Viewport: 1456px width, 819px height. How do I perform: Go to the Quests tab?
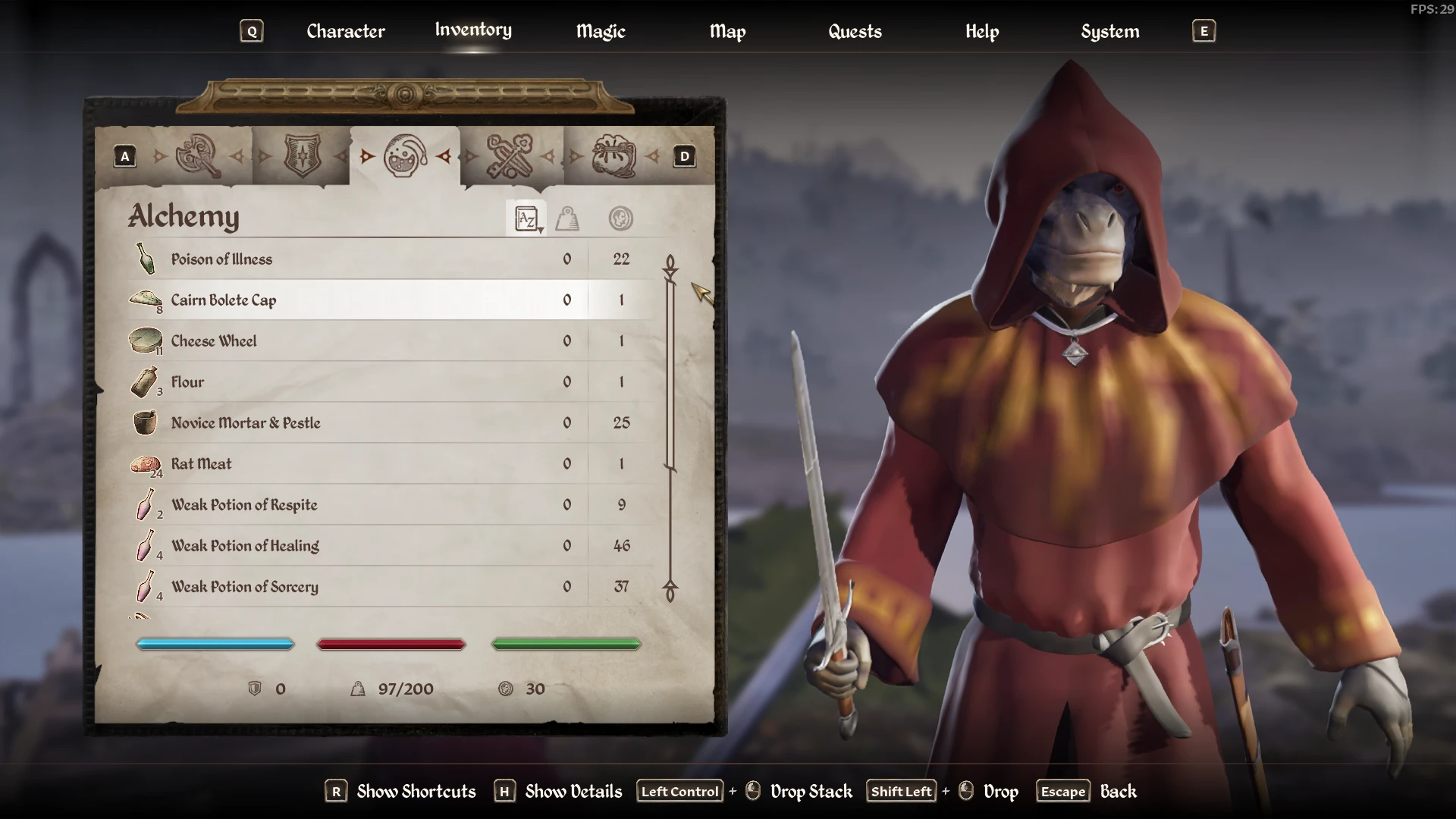[855, 31]
